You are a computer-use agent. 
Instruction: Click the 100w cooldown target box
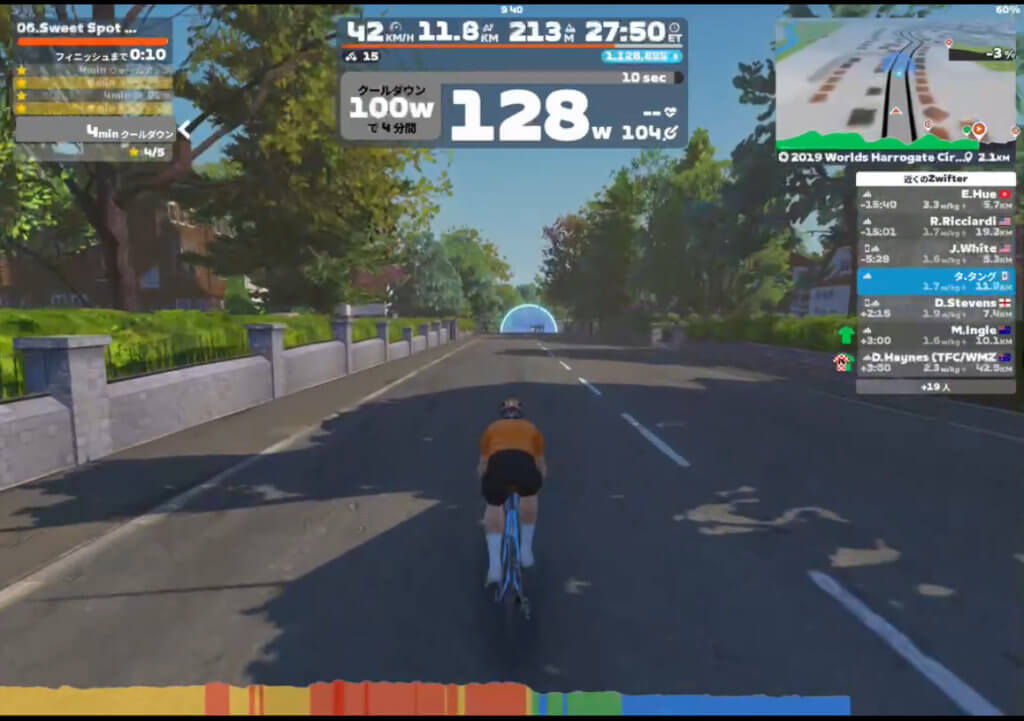390,112
